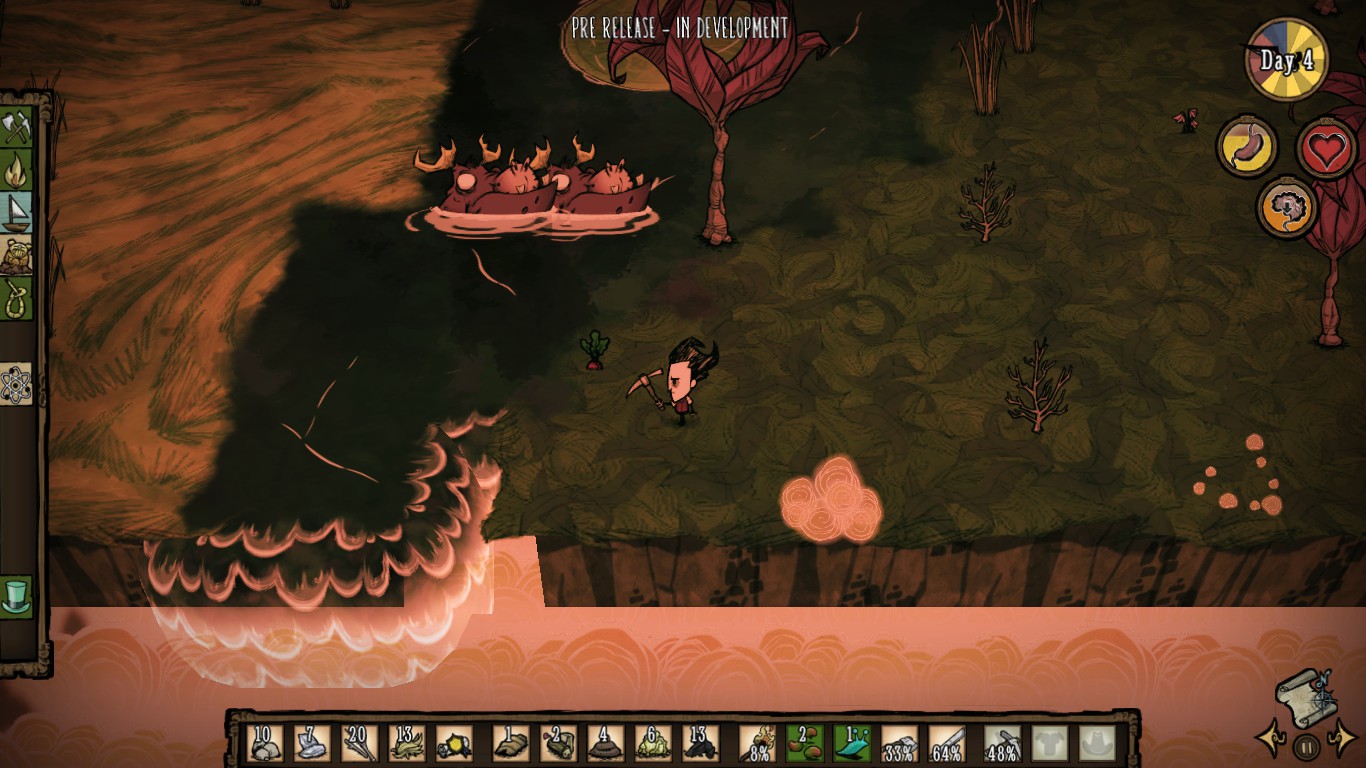Open the Nautical sailboat crafting tab

pyautogui.click(x=17, y=213)
